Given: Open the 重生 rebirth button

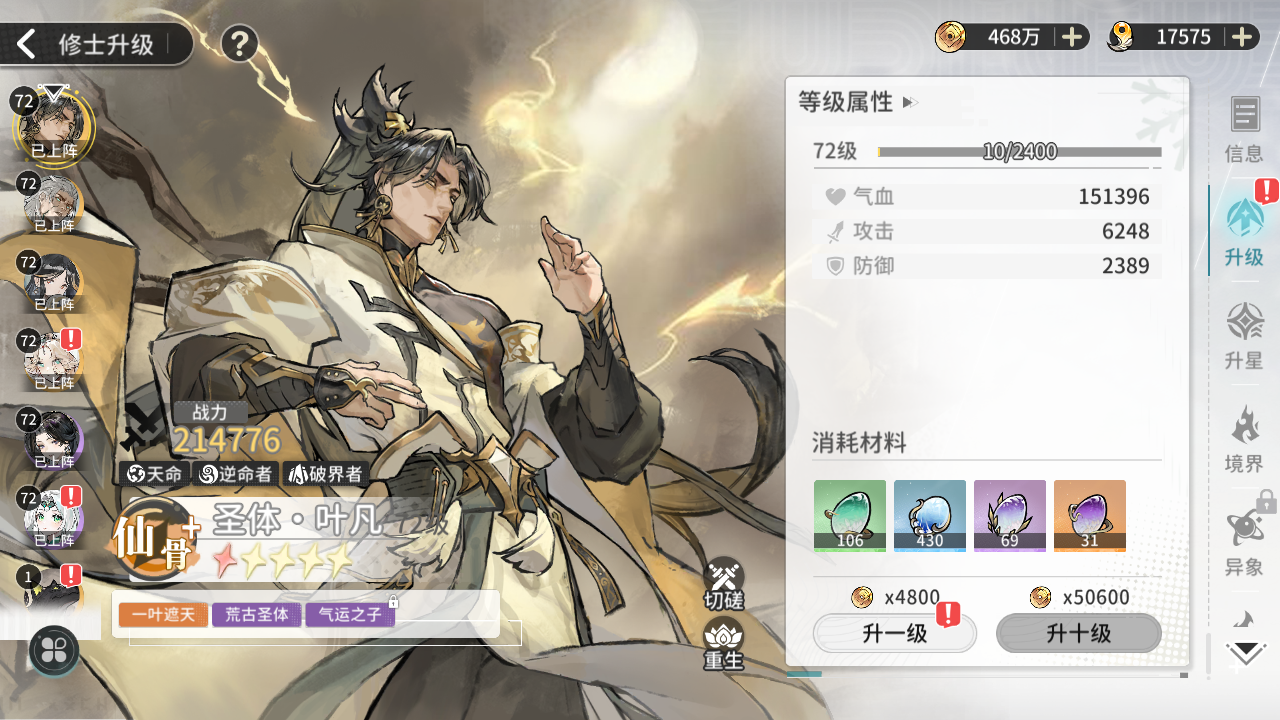Looking at the screenshot, I should (723, 643).
